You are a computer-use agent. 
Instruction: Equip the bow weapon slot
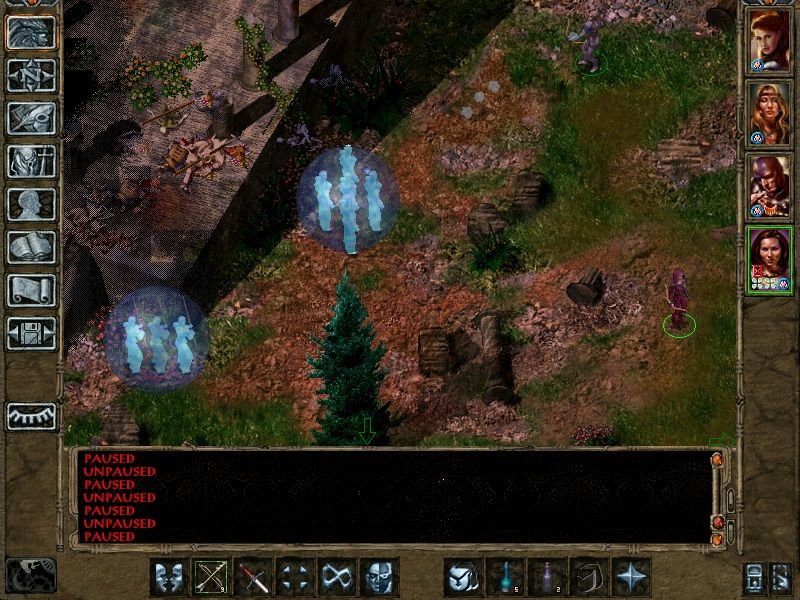212,577
